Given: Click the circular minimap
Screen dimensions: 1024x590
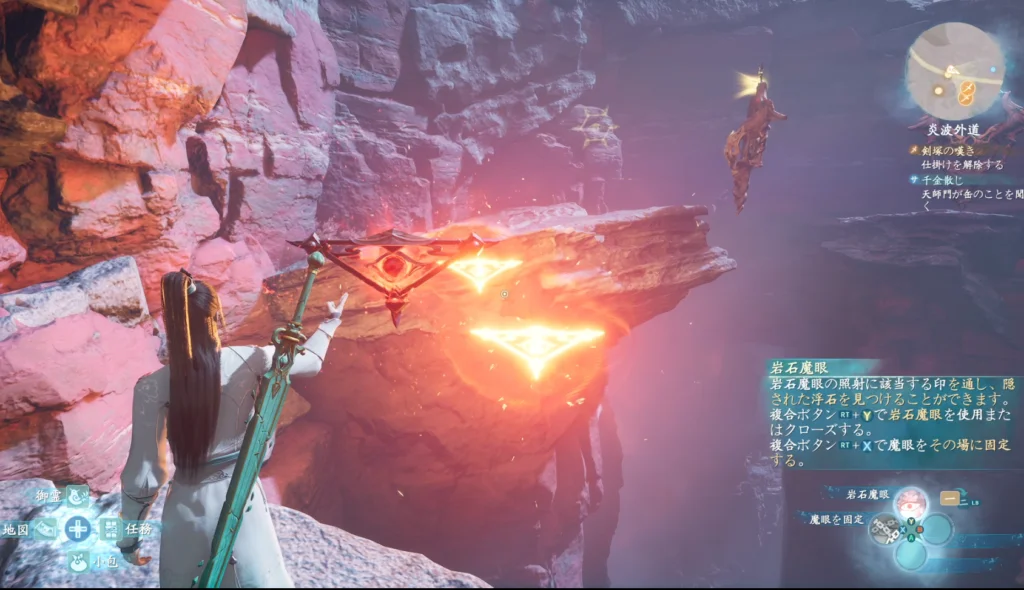Looking at the screenshot, I should [x=954, y=70].
